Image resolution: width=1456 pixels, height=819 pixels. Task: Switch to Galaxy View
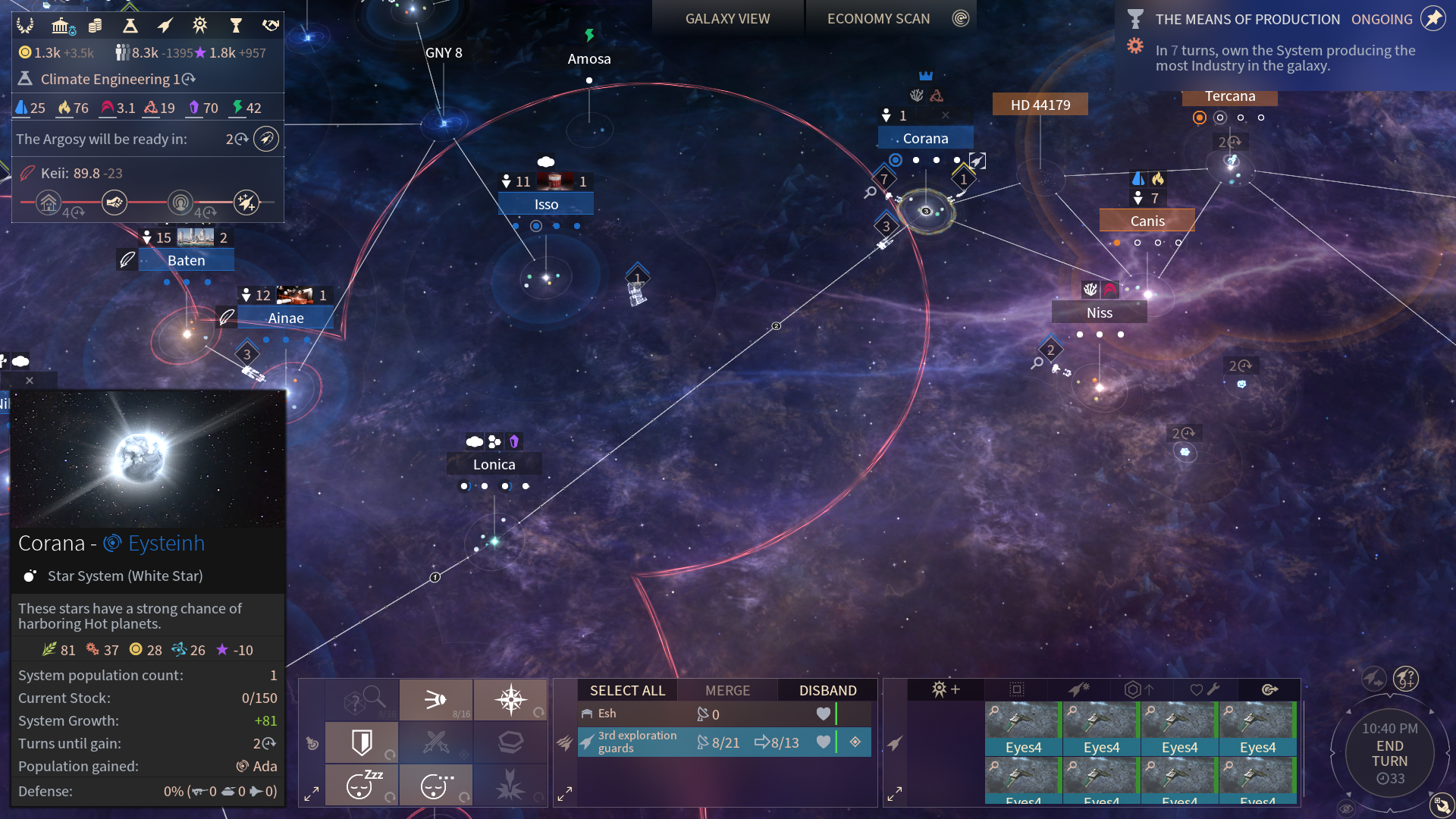point(727,19)
